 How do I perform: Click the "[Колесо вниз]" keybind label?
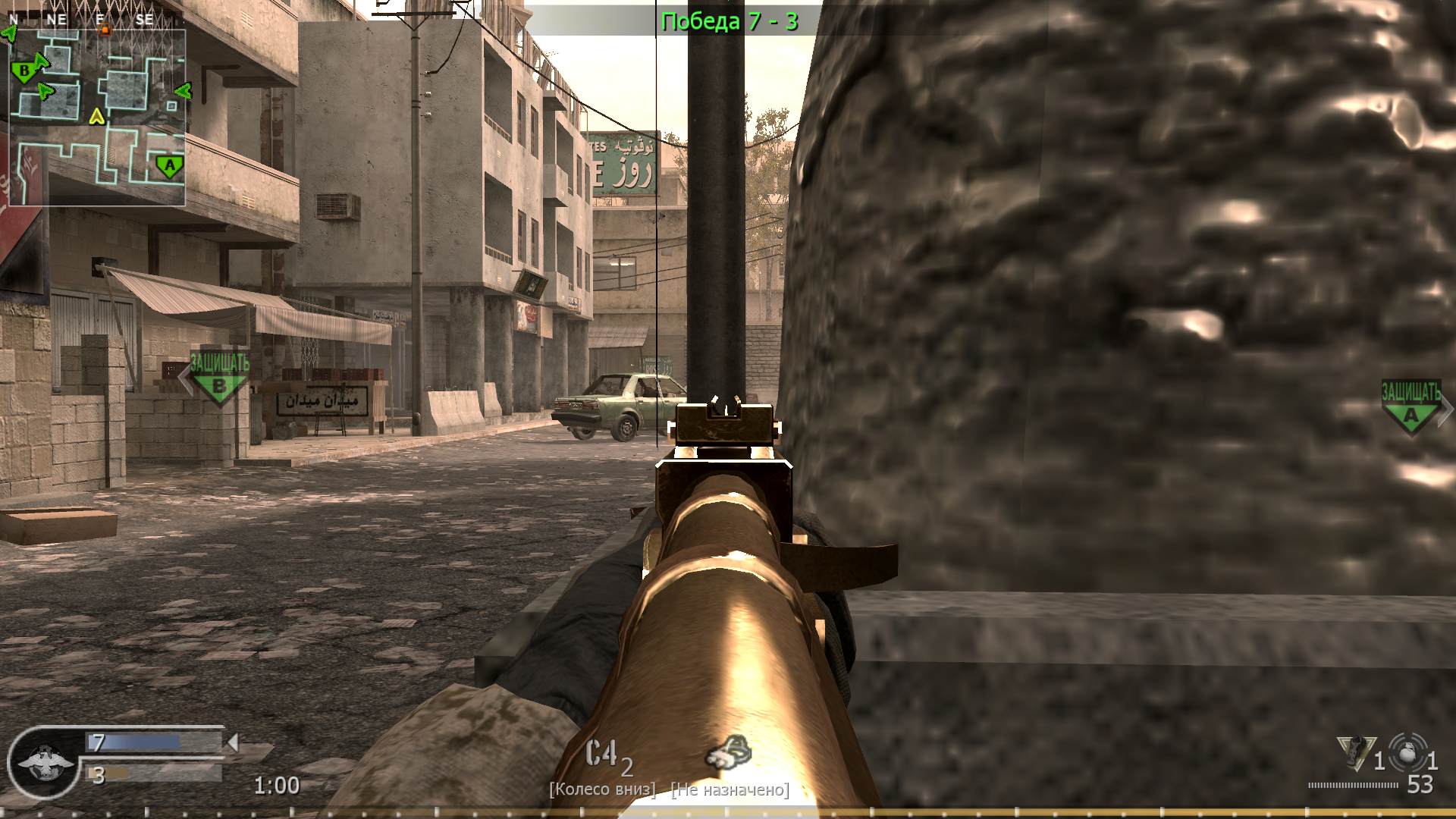(603, 789)
